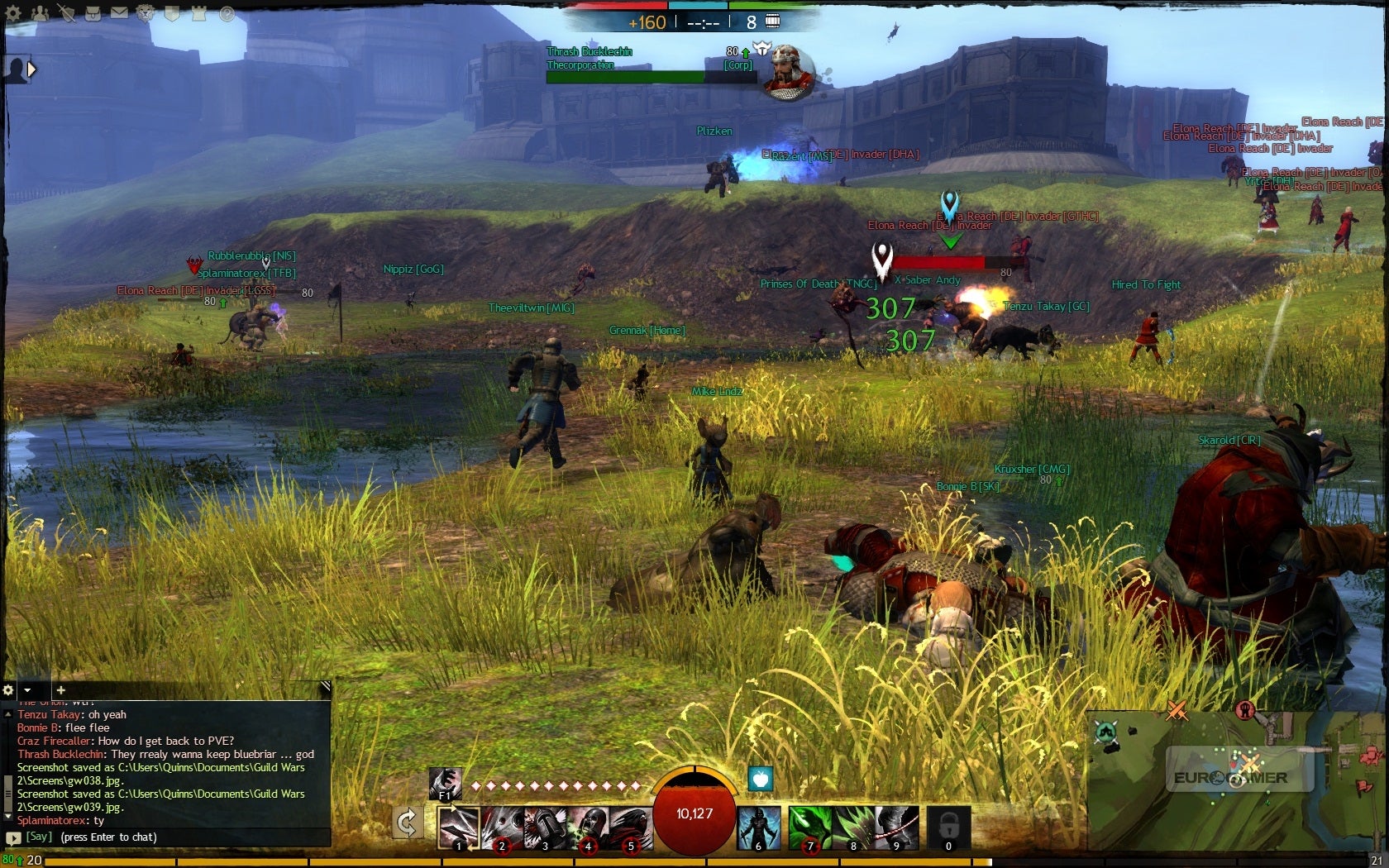Open the chat tab dropdown arrow

[x=27, y=690]
